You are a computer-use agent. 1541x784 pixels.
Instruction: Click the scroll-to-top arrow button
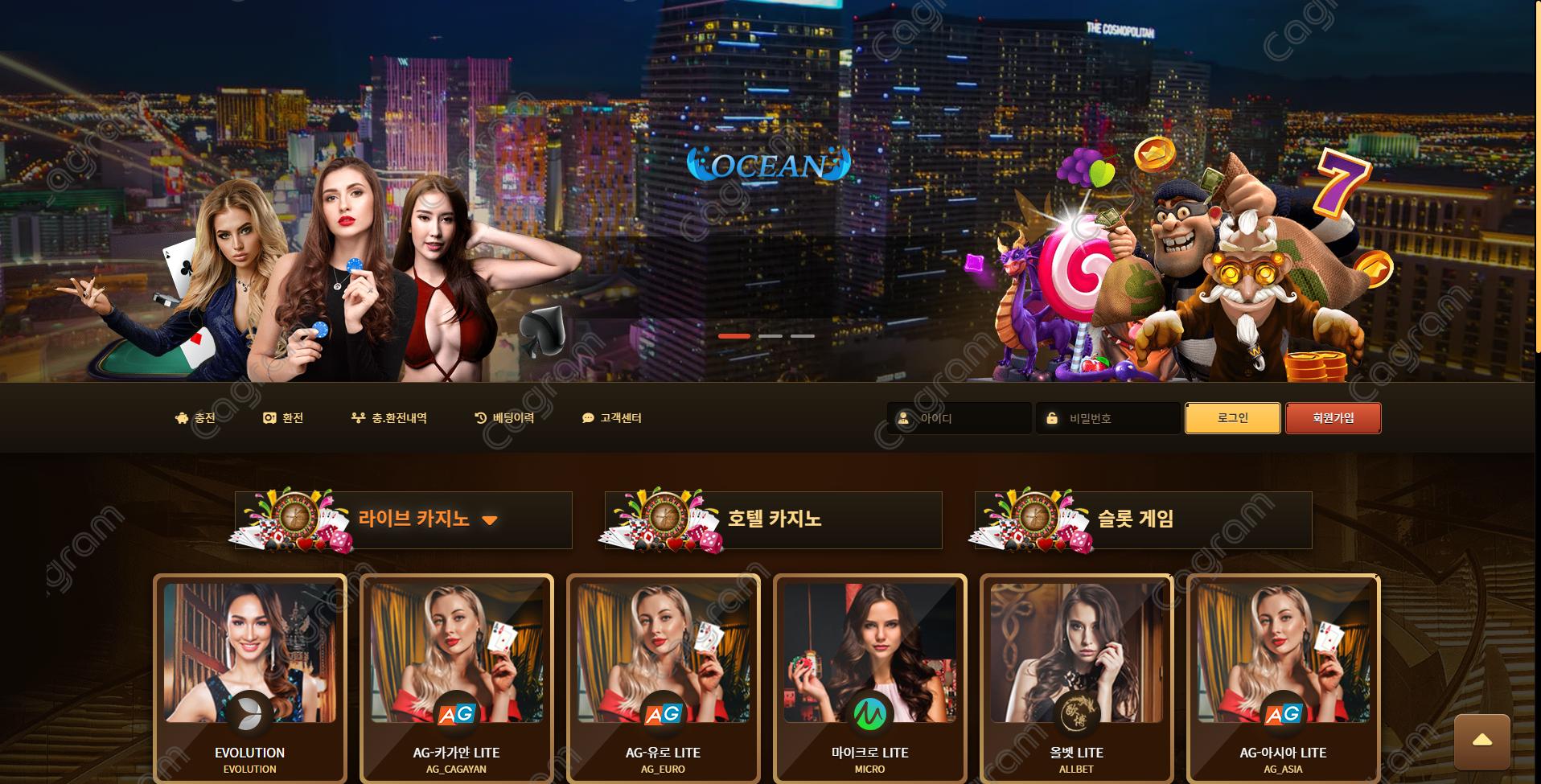click(x=1481, y=741)
